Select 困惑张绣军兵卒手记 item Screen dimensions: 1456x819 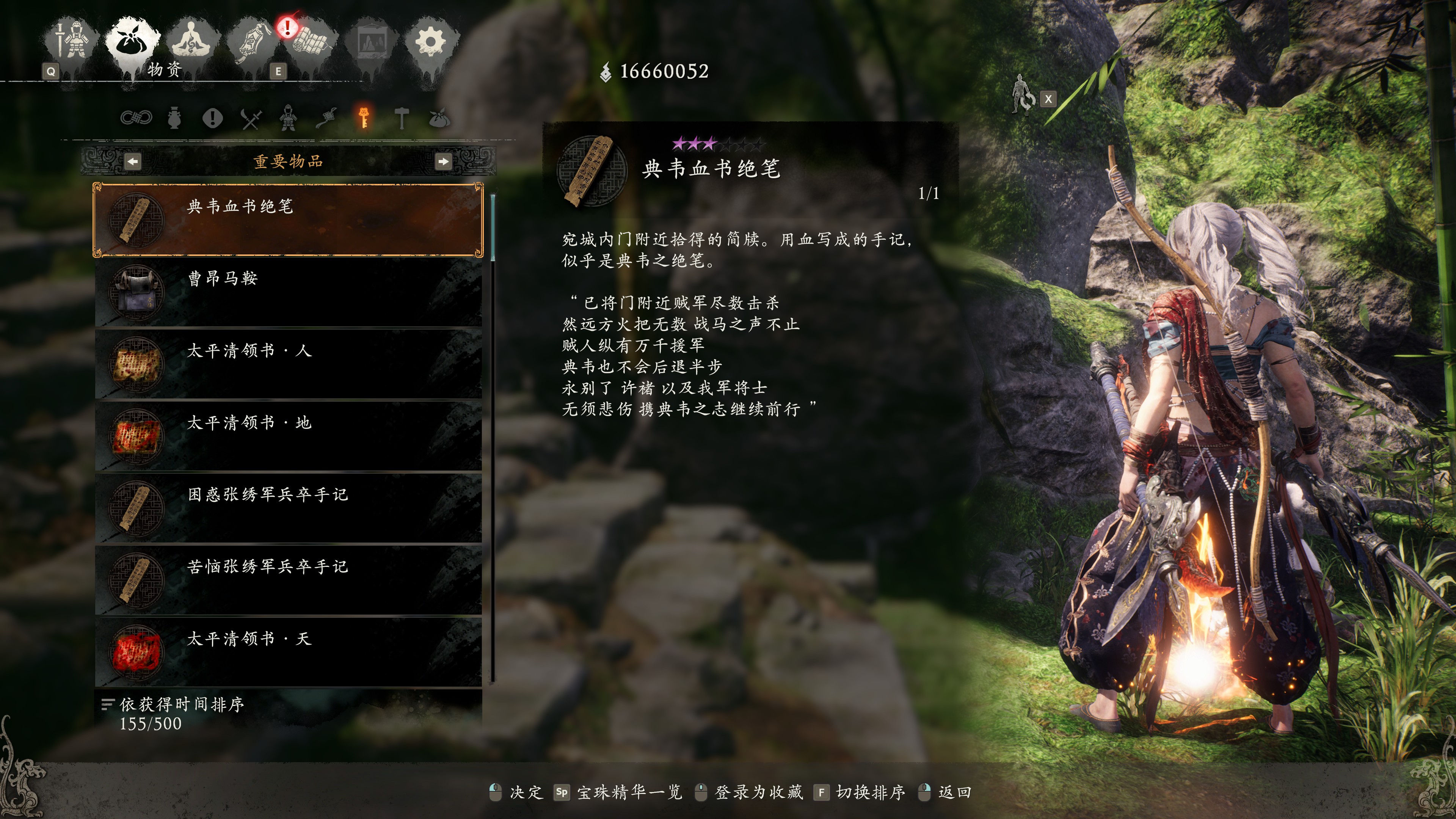pyautogui.click(x=288, y=508)
